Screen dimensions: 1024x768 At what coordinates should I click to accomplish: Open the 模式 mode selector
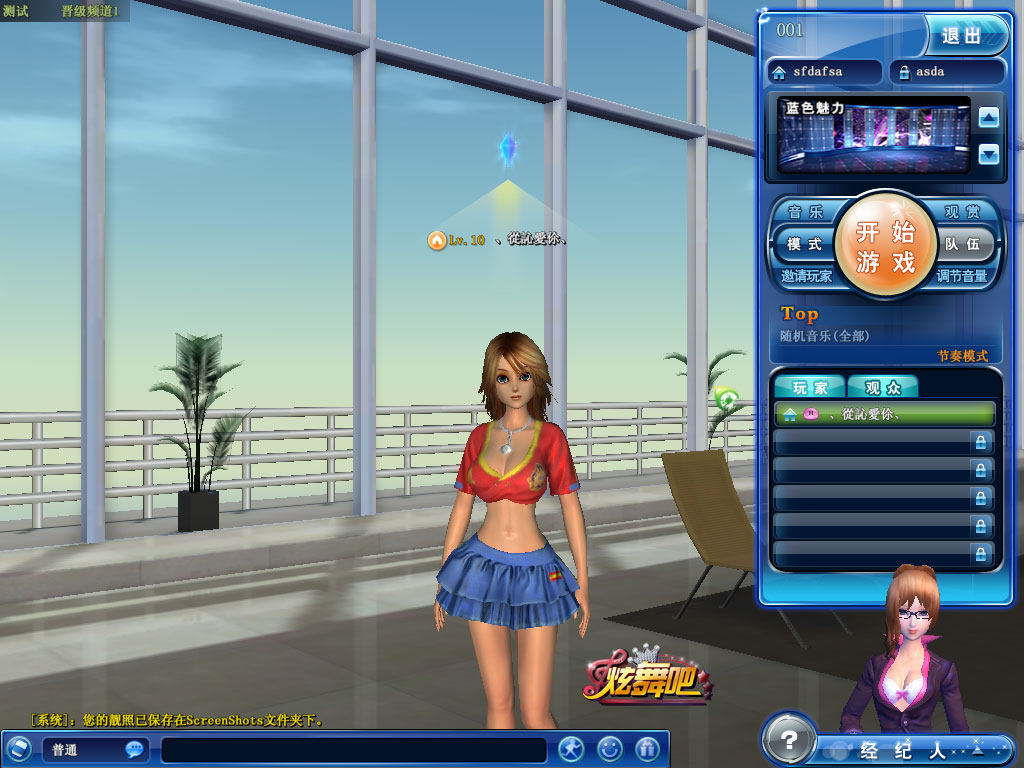point(804,244)
